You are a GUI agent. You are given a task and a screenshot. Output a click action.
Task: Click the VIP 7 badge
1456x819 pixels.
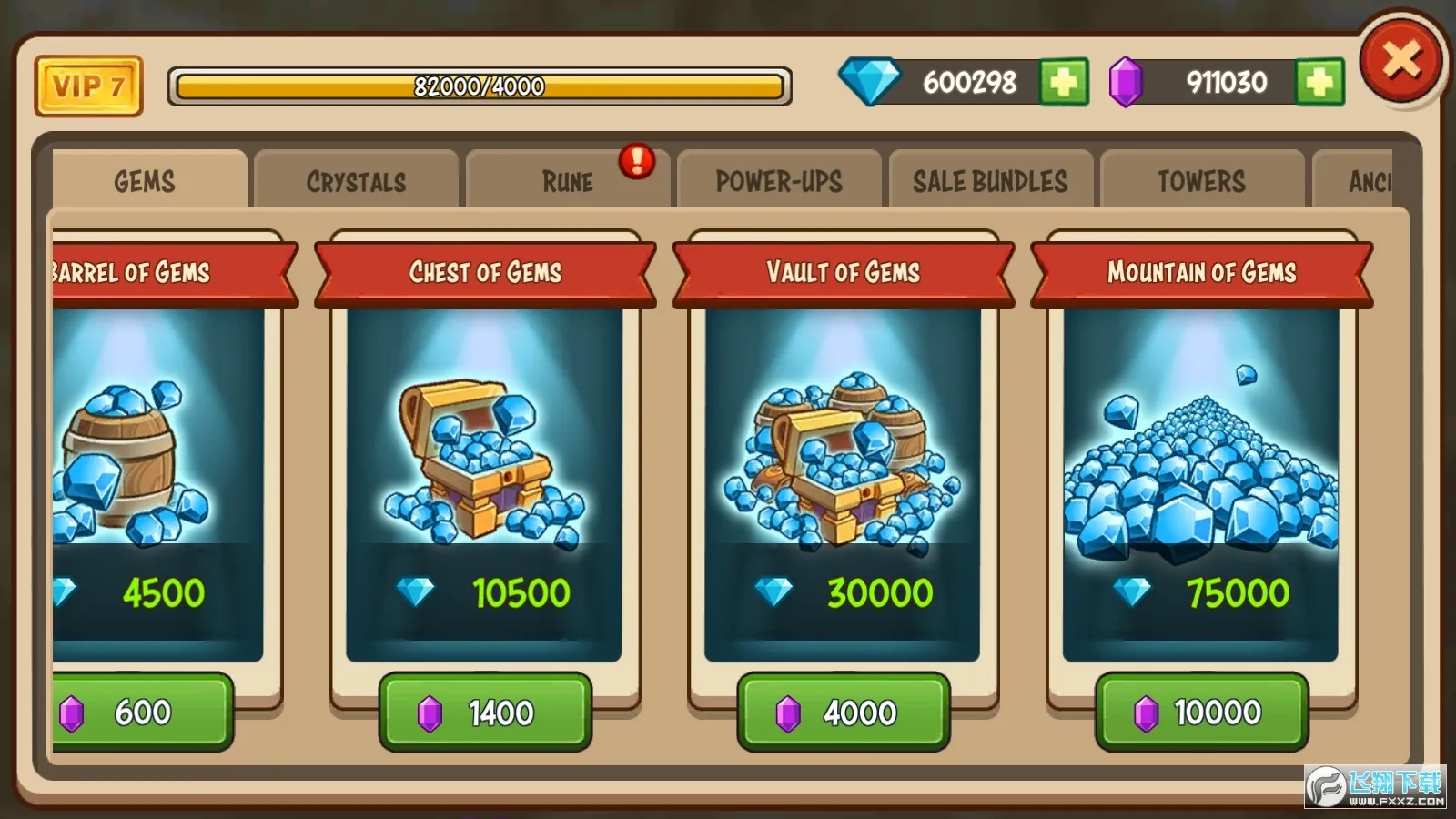(x=87, y=86)
